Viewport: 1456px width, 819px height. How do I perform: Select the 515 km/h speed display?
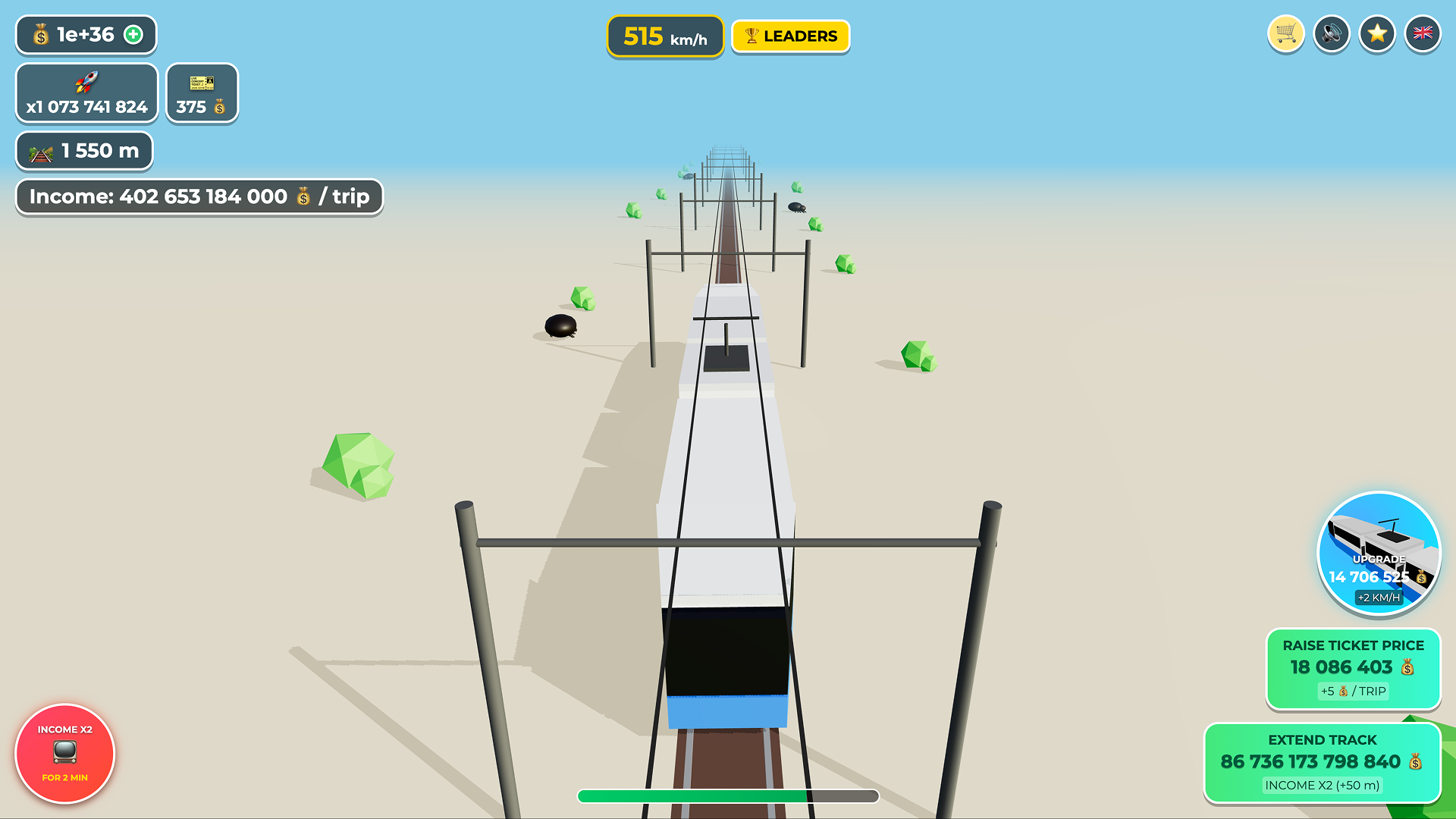pyautogui.click(x=664, y=36)
